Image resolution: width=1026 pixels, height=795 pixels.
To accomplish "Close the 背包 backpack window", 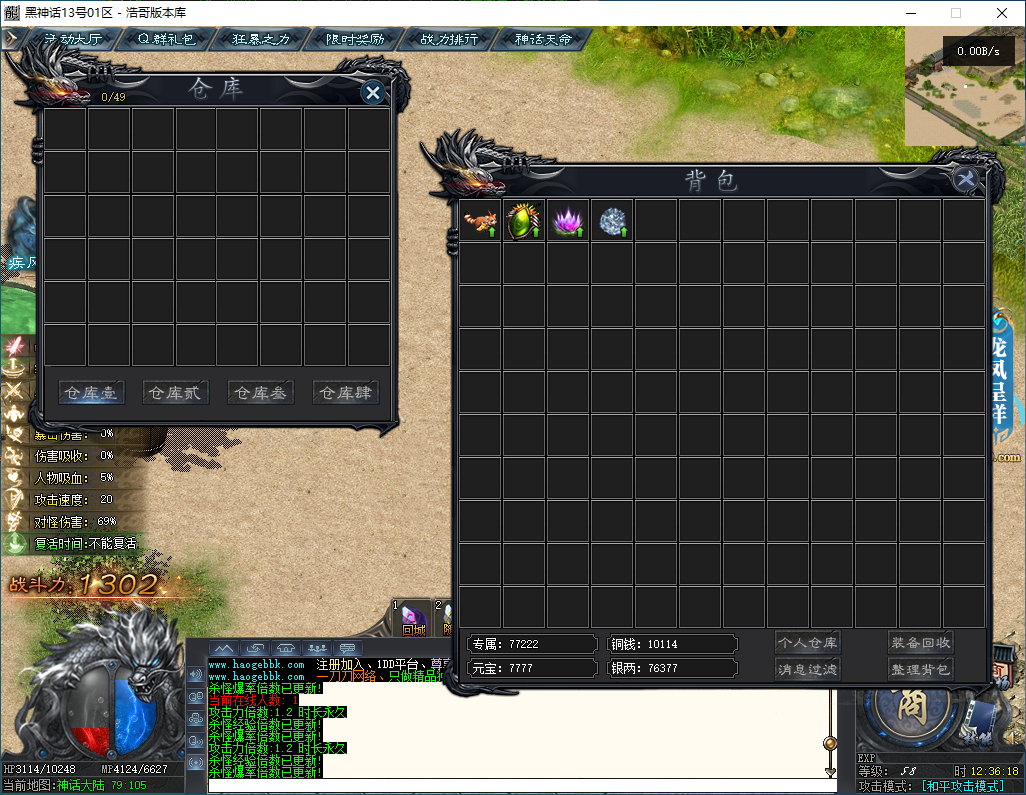I will [x=966, y=180].
